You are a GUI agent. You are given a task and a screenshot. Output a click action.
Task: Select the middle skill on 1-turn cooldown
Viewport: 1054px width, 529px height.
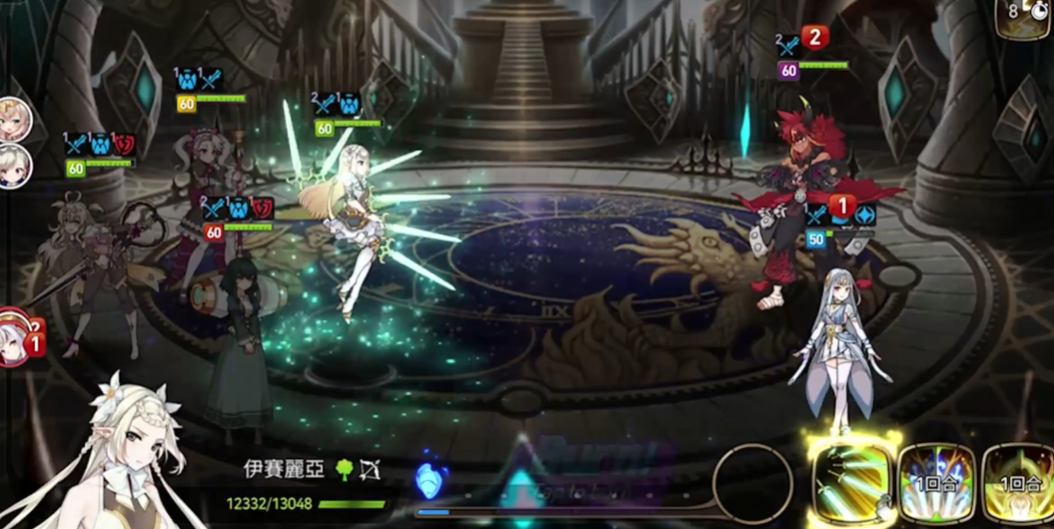pyautogui.click(x=936, y=482)
